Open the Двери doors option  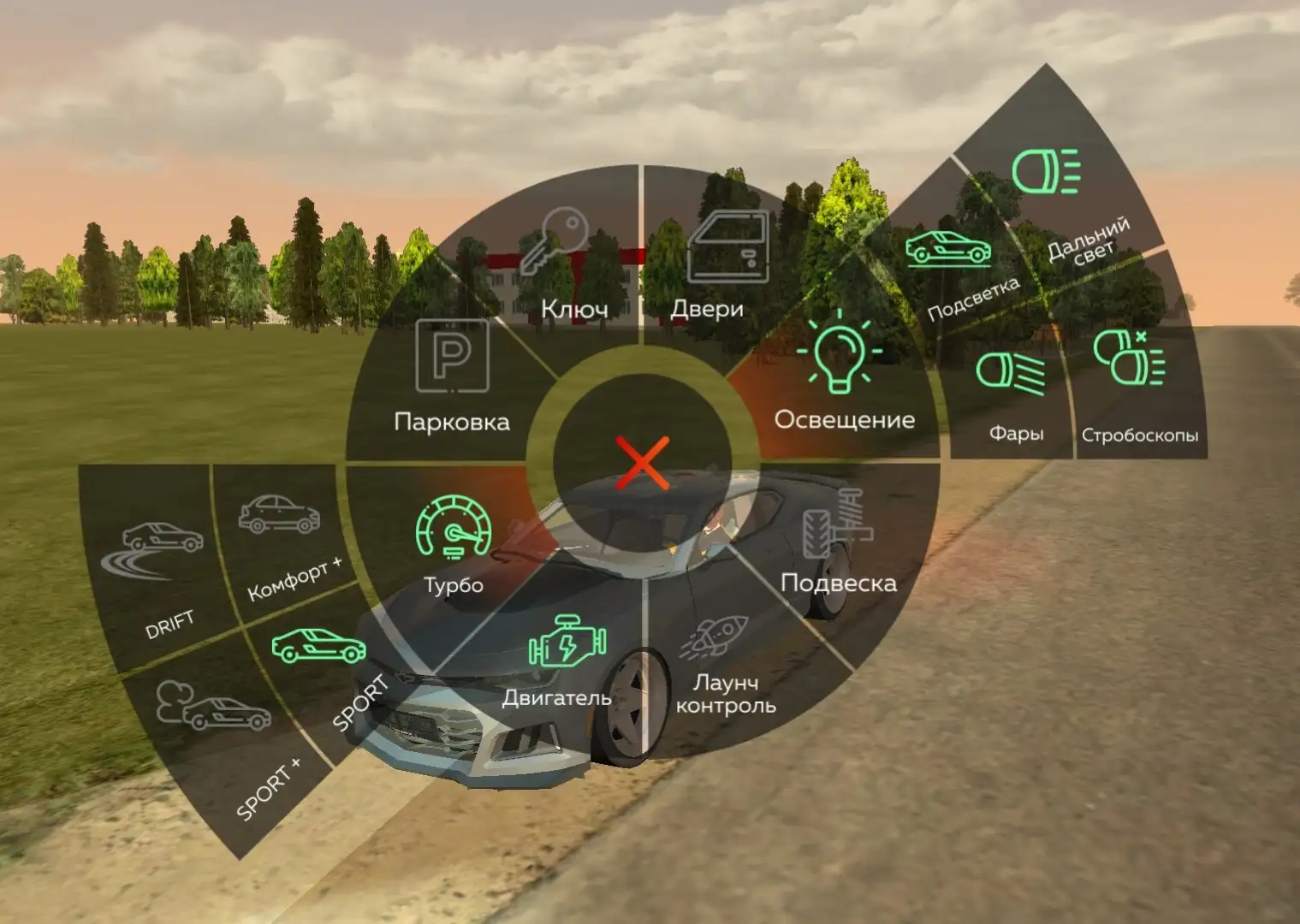(716, 265)
